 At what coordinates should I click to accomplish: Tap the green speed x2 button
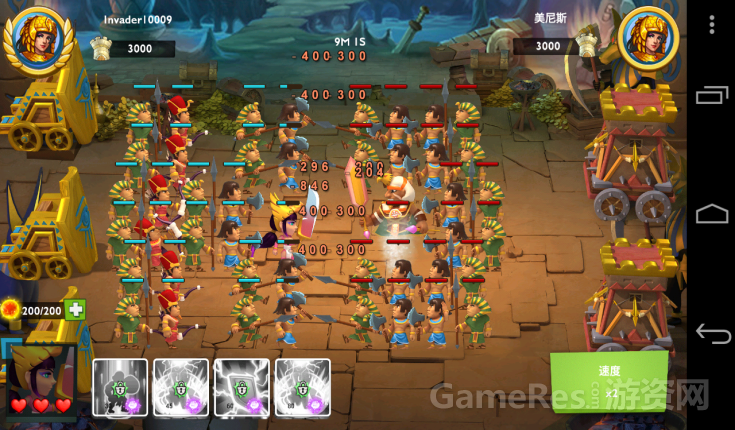coord(609,380)
